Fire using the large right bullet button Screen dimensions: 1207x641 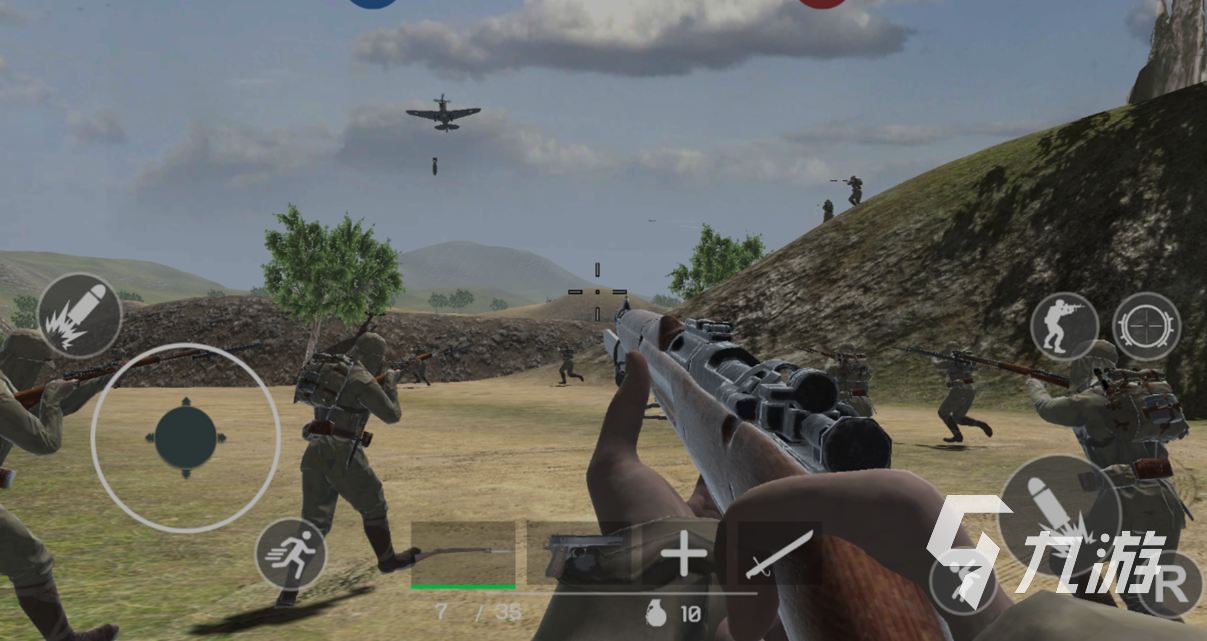(x=1058, y=514)
